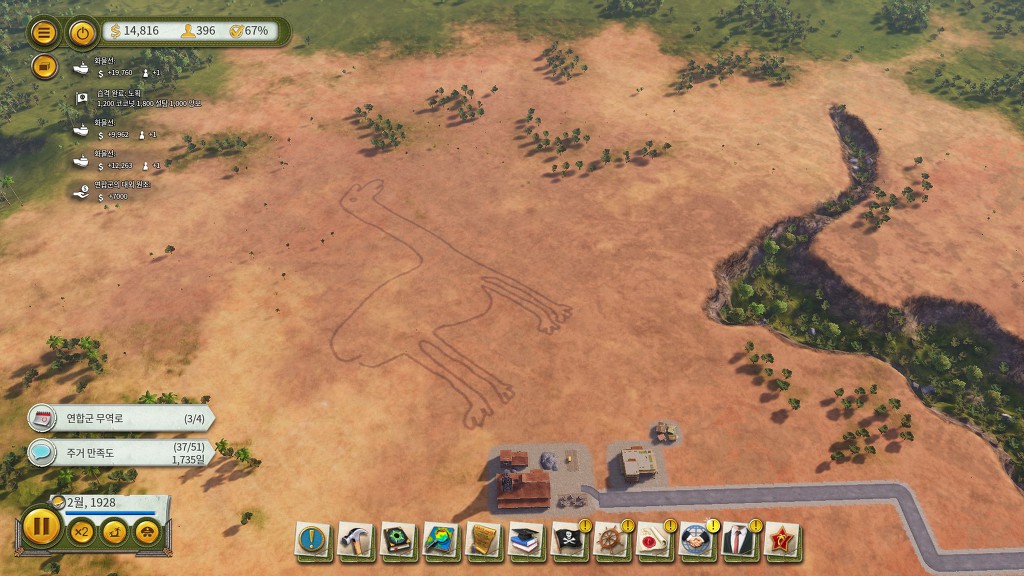The height and width of the screenshot is (576, 1024).
Task: Click the palm tree island round button
Action: (x=115, y=532)
